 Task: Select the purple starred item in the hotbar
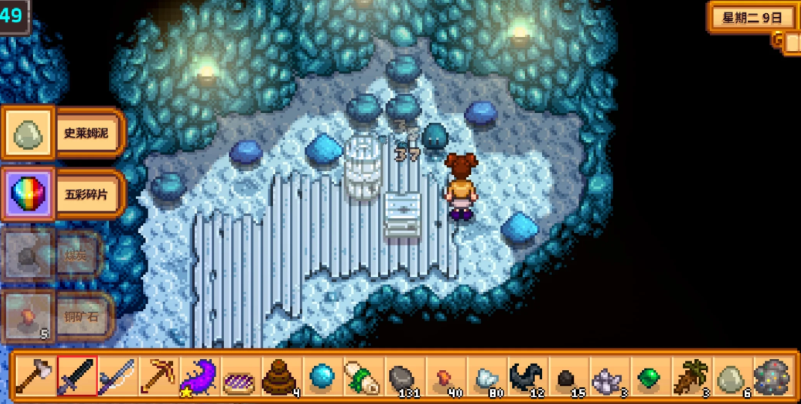click(198, 377)
